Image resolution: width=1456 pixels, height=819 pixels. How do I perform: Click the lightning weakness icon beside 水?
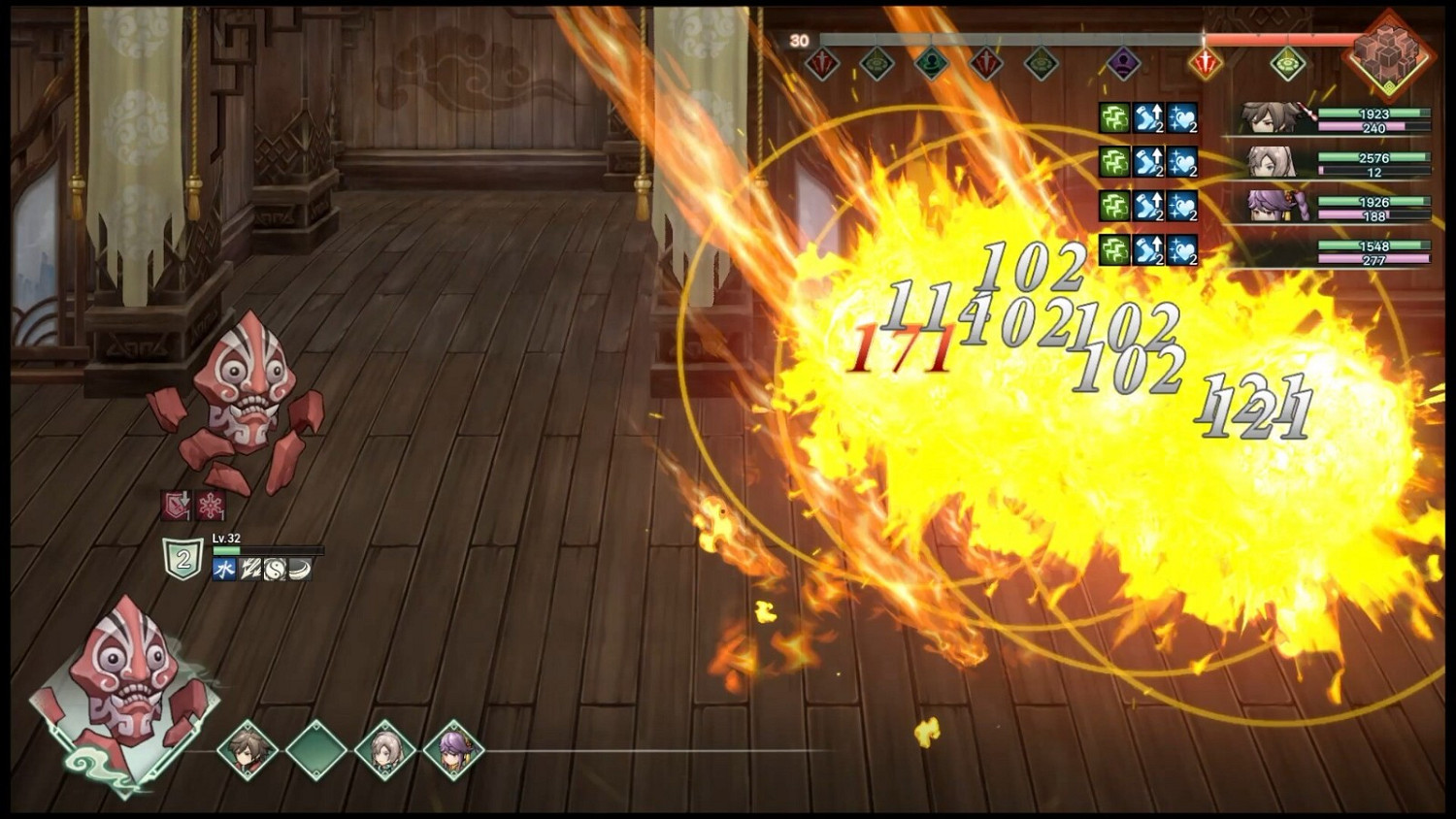250,569
